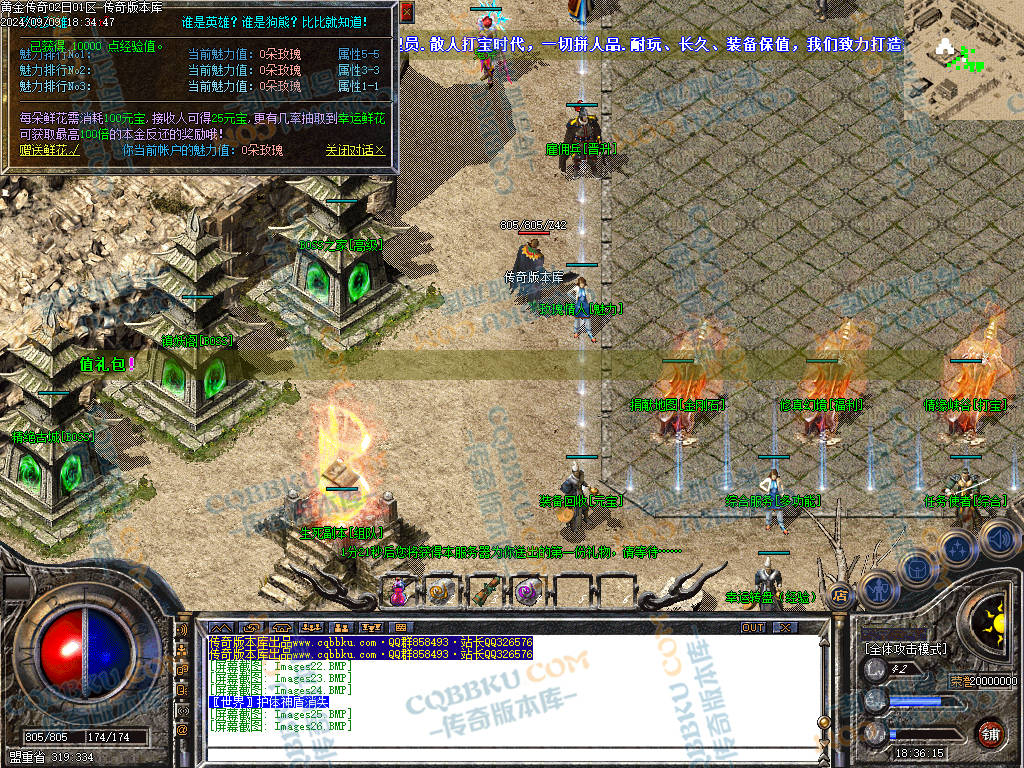The height and width of the screenshot is (768, 1024).
Task: Choose 关闭对话 to end the NPC dialog
Action: (354, 151)
